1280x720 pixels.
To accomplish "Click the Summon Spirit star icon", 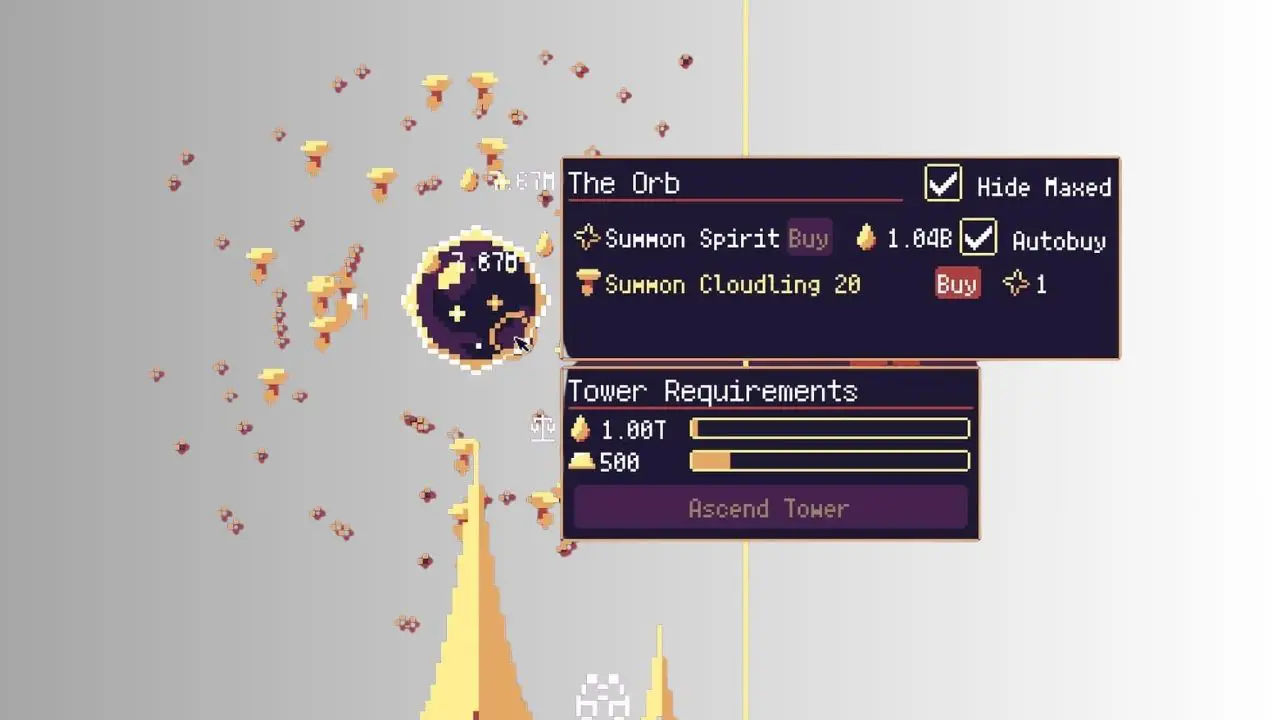I will tap(590, 238).
